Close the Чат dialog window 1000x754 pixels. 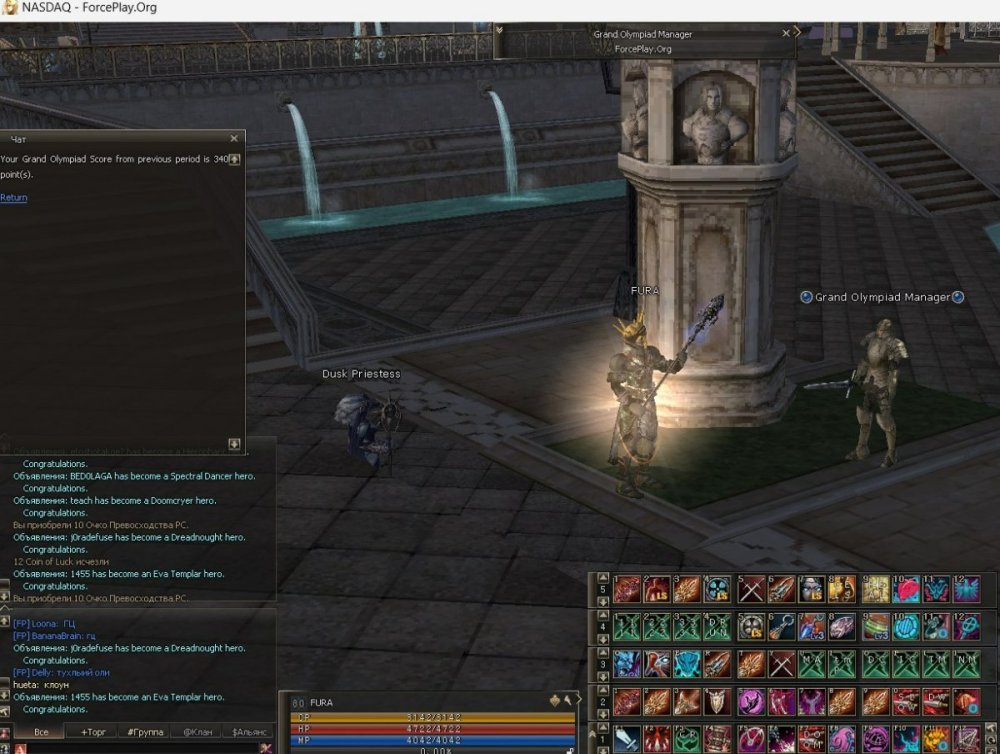234,138
